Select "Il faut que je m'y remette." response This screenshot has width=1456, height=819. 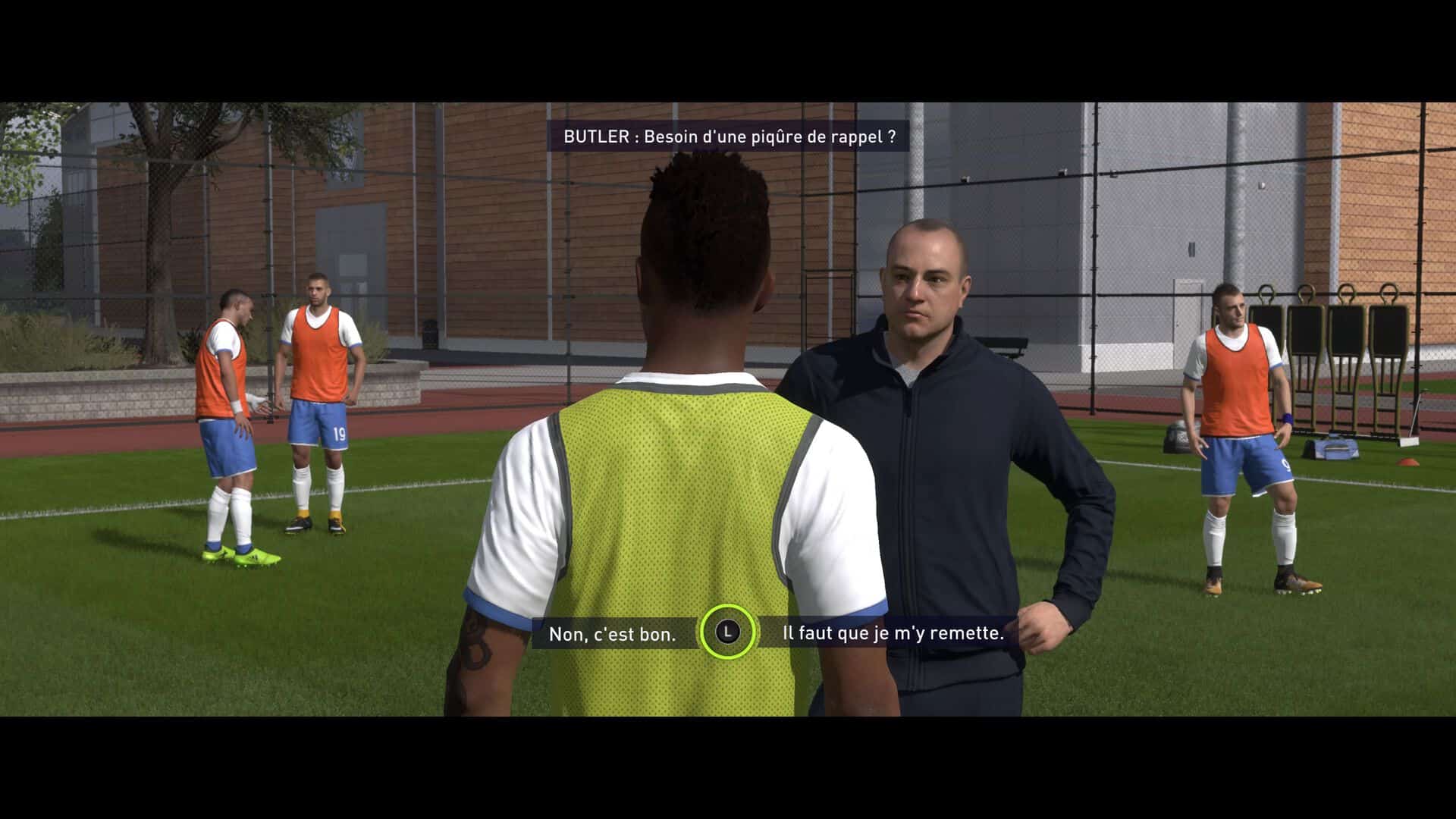tap(893, 632)
